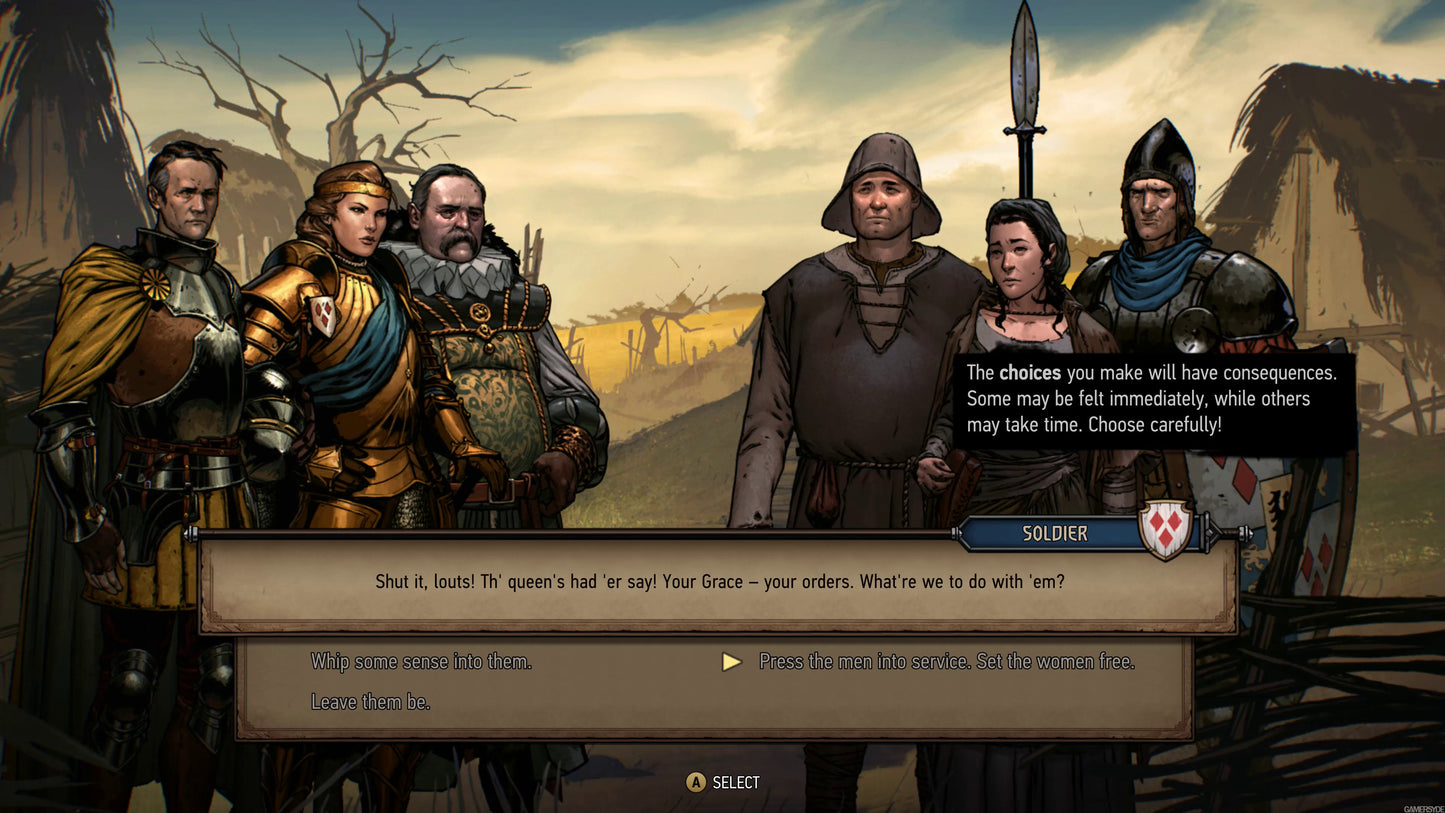Image resolution: width=1445 pixels, height=813 pixels.
Task: Choose "Whip some sense into them."
Action: [424, 661]
